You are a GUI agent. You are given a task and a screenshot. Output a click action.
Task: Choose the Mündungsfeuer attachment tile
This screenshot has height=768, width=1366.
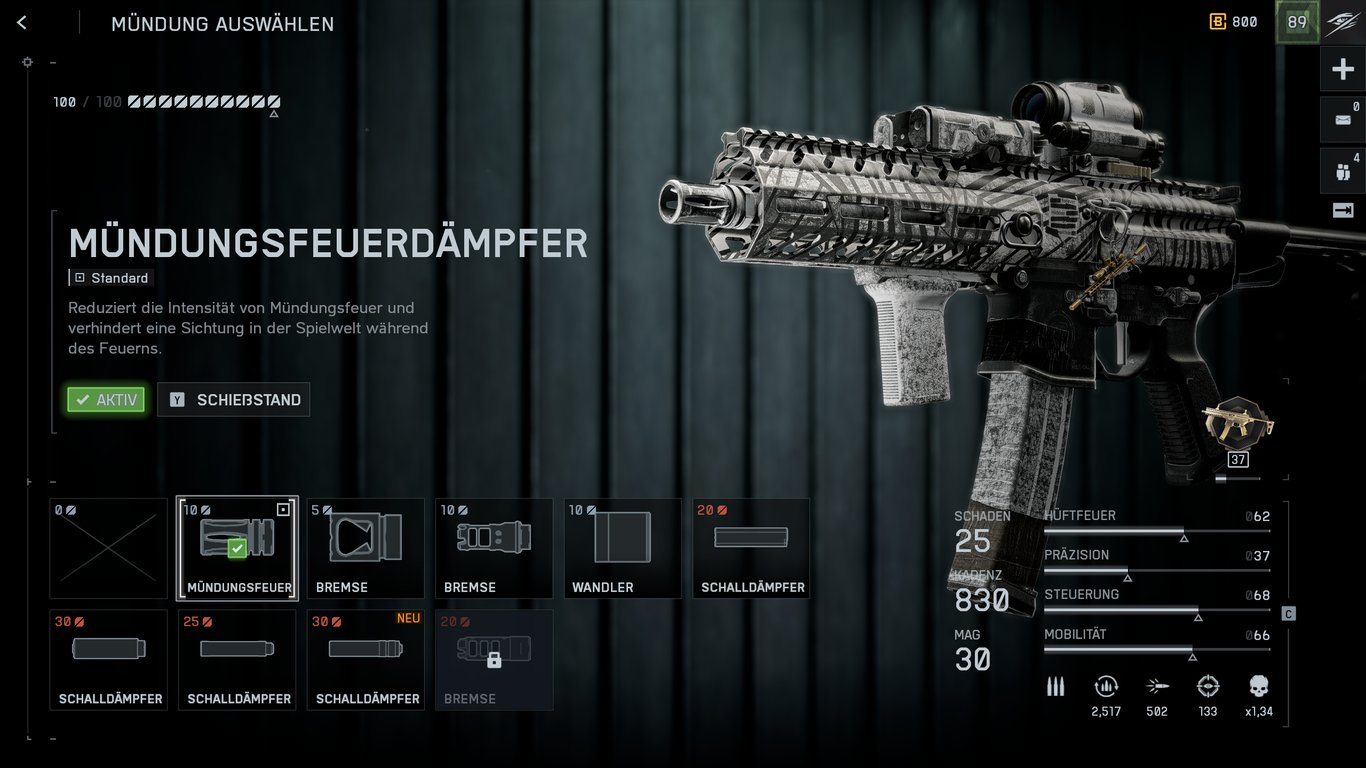[237, 548]
